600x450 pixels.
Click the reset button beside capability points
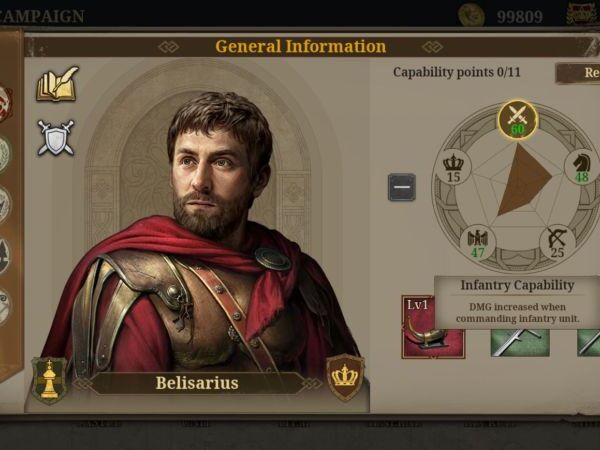coord(580,73)
